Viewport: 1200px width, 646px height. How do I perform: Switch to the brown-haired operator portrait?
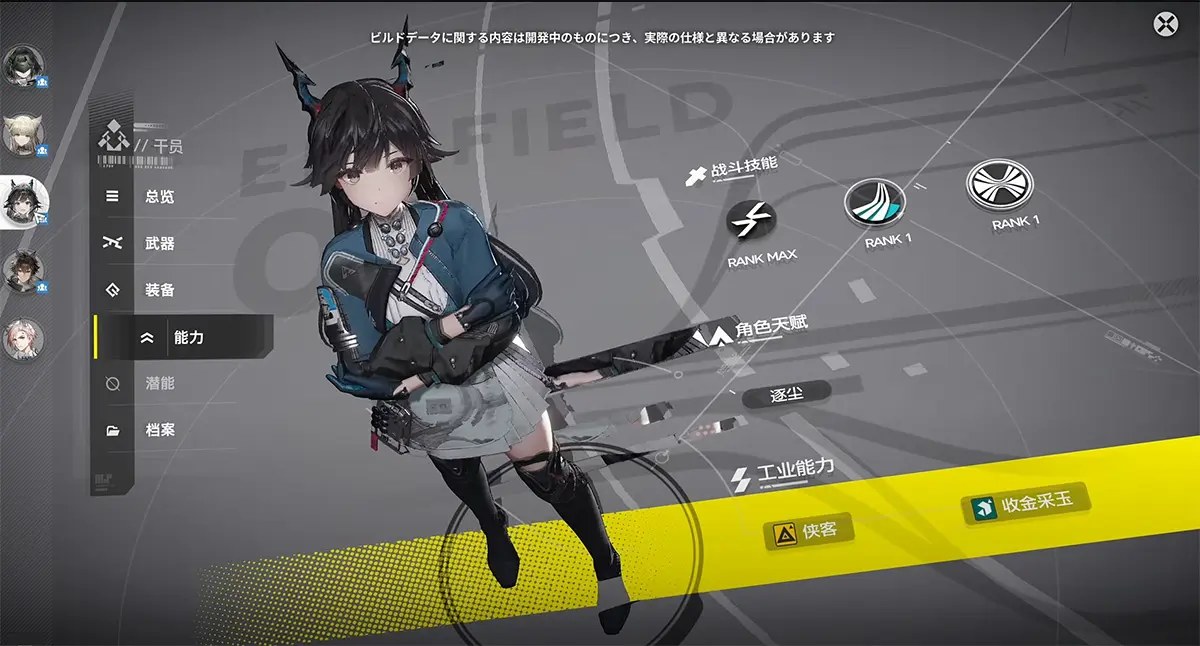[x=20, y=271]
